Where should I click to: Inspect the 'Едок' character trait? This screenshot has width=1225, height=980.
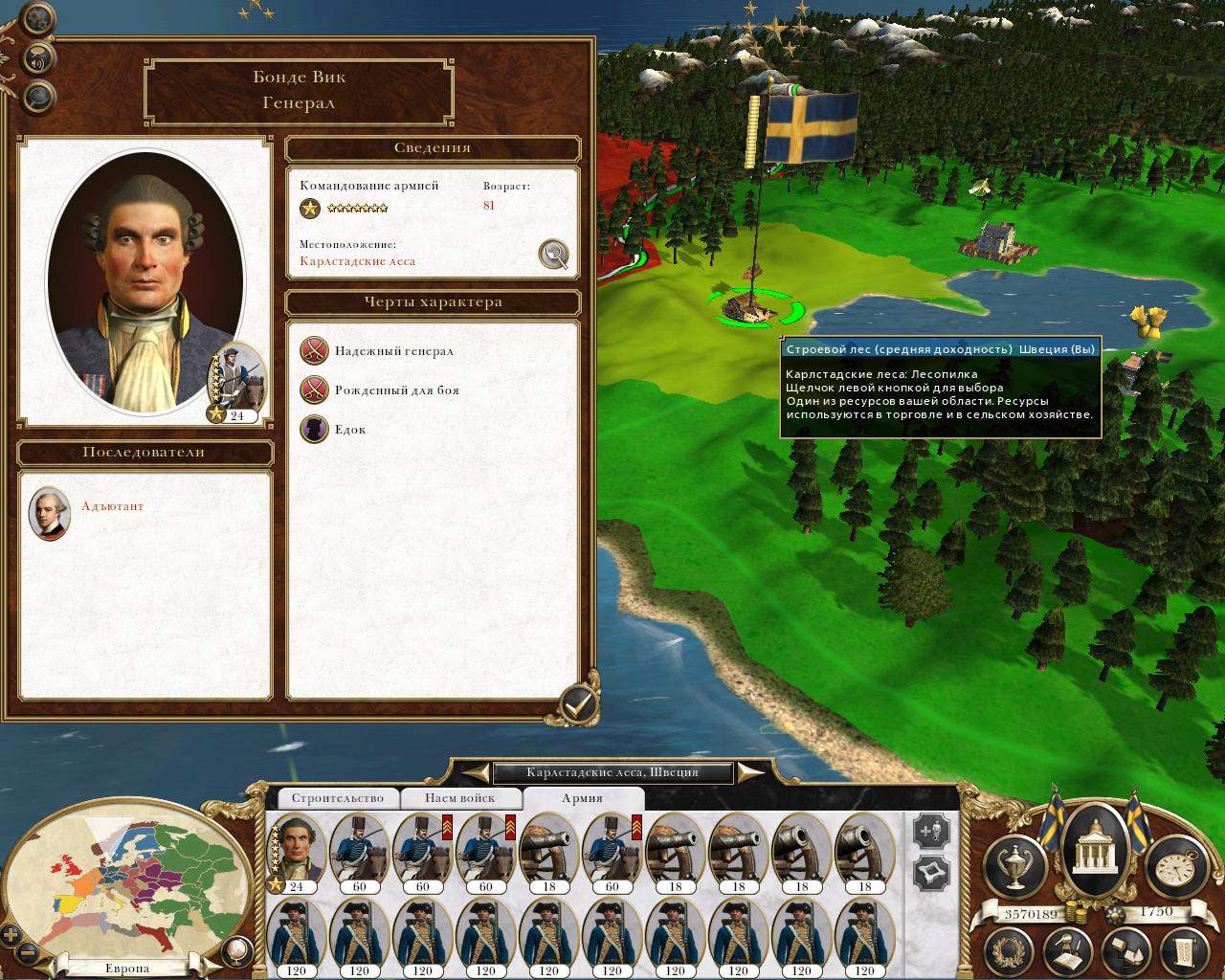(315, 430)
